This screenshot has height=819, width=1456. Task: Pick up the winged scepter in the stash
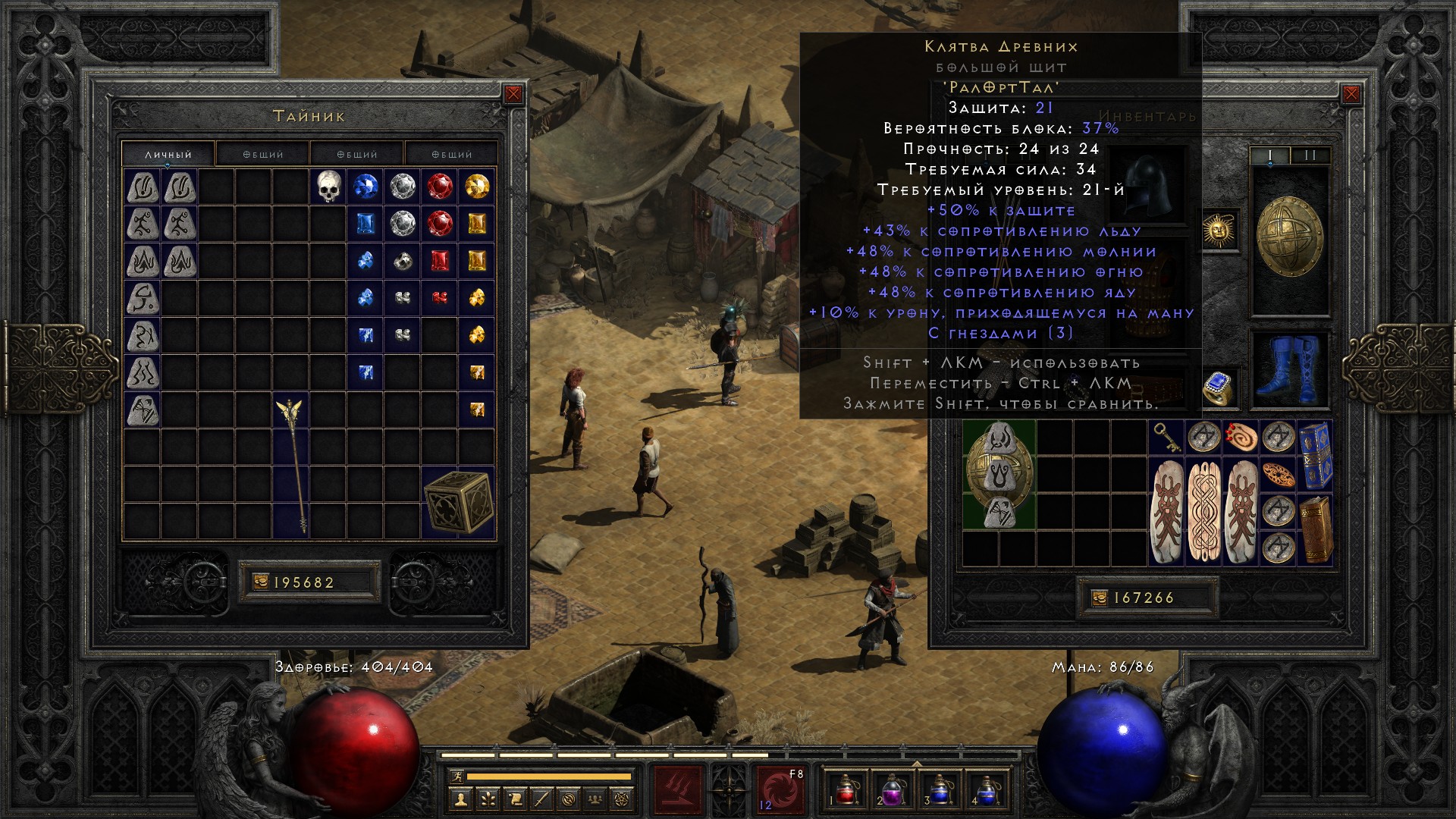click(x=291, y=464)
